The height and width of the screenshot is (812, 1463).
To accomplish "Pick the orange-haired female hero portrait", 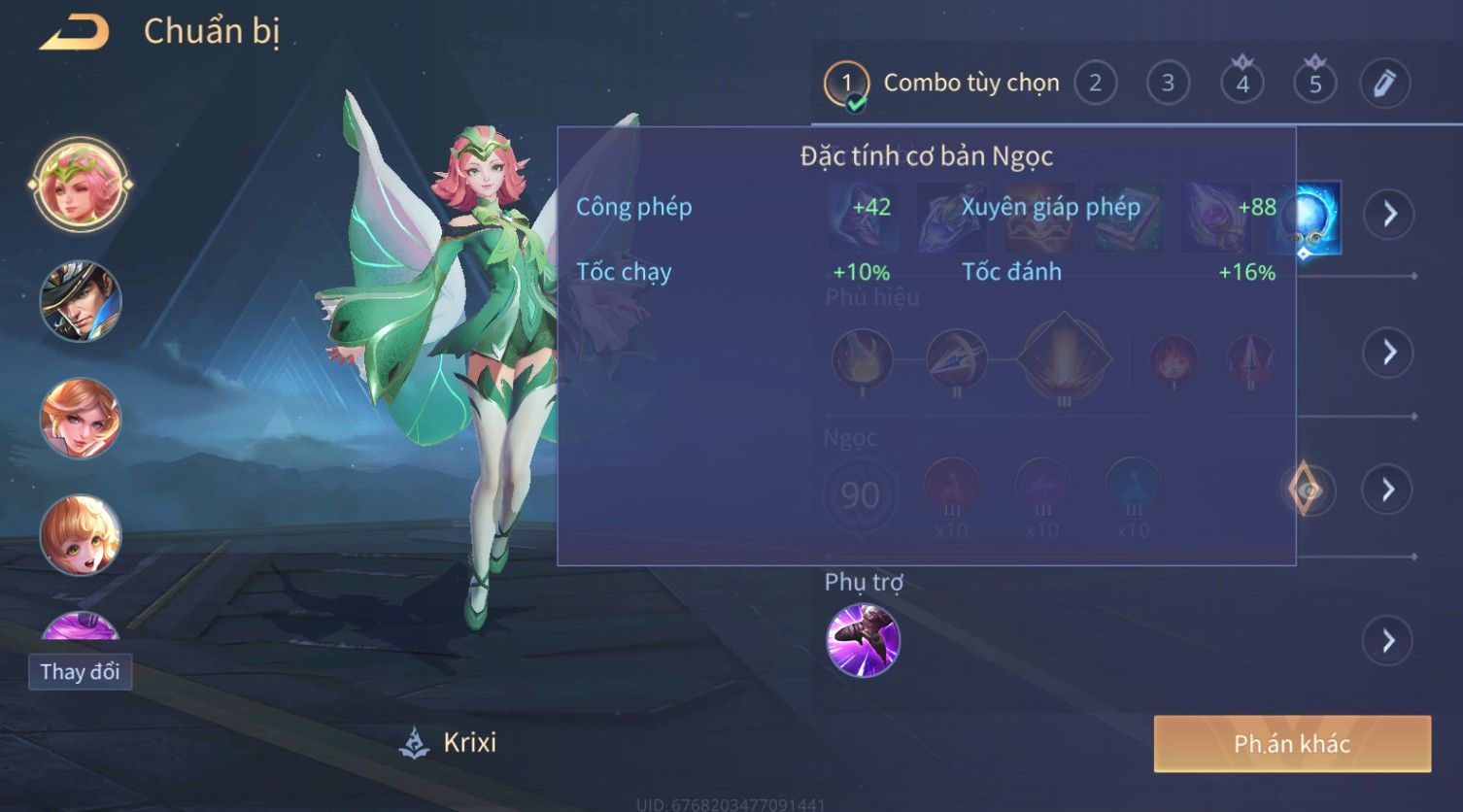I will [81, 419].
